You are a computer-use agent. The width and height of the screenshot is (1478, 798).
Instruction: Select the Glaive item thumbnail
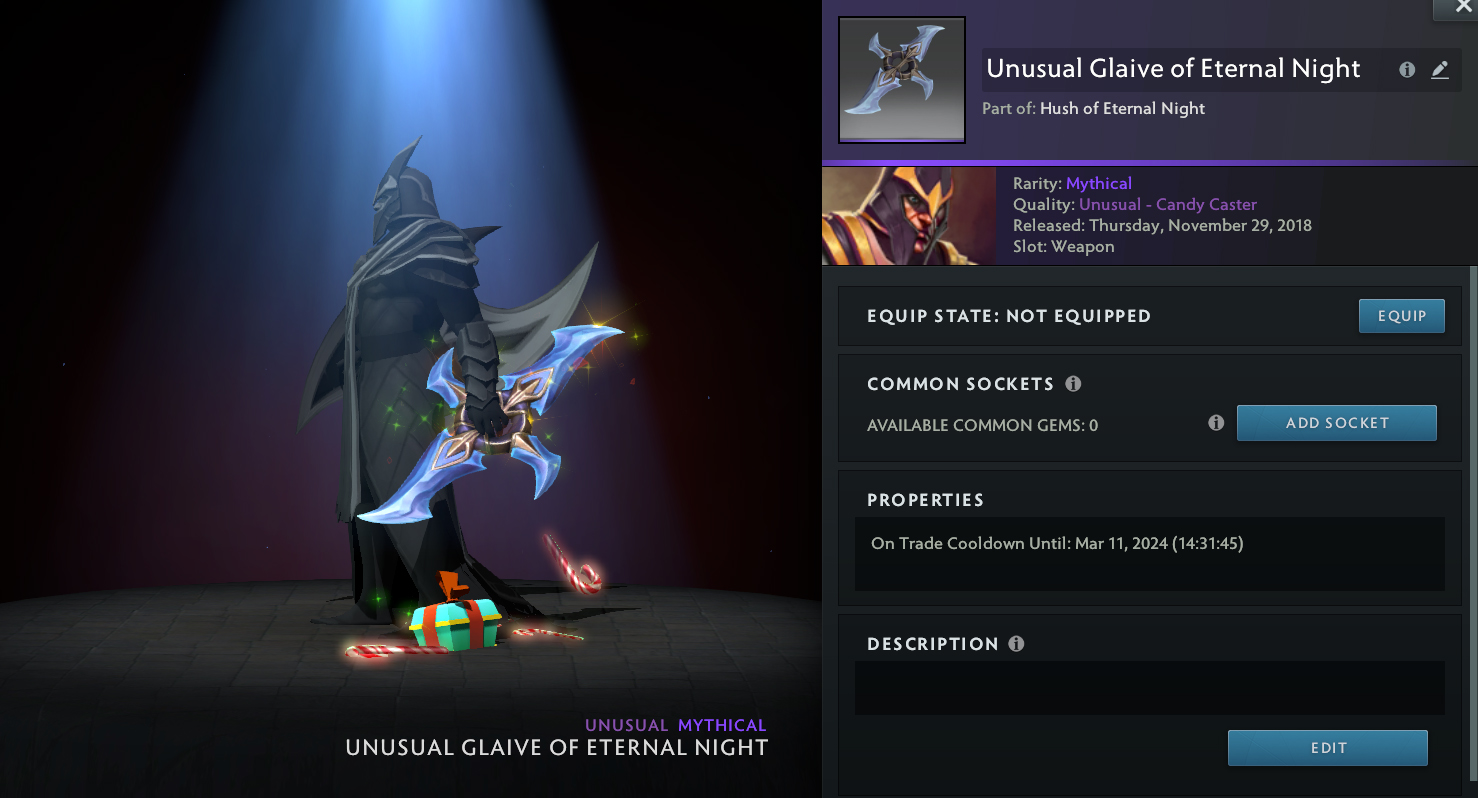point(901,80)
